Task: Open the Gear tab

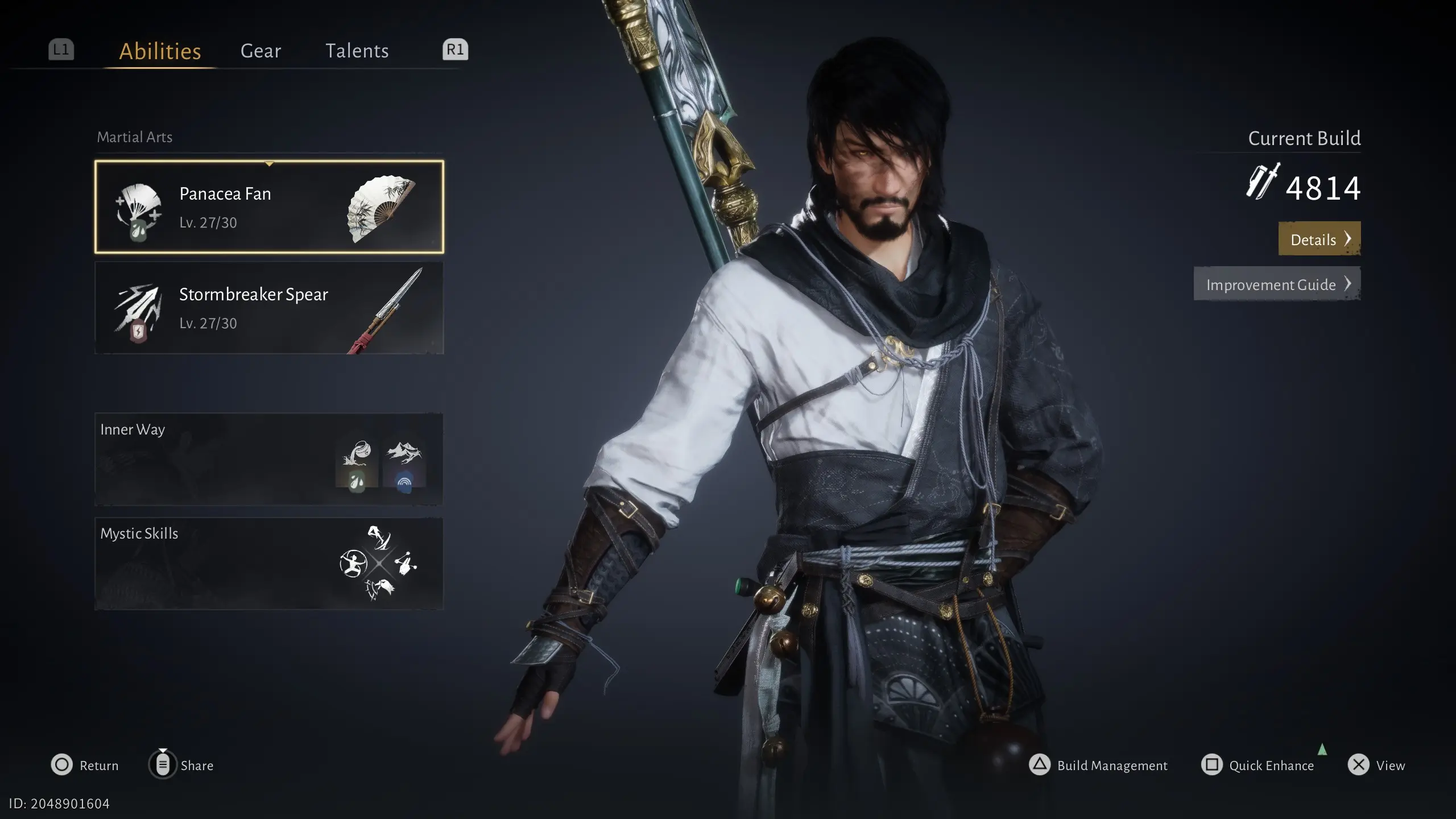Action: pos(260,51)
